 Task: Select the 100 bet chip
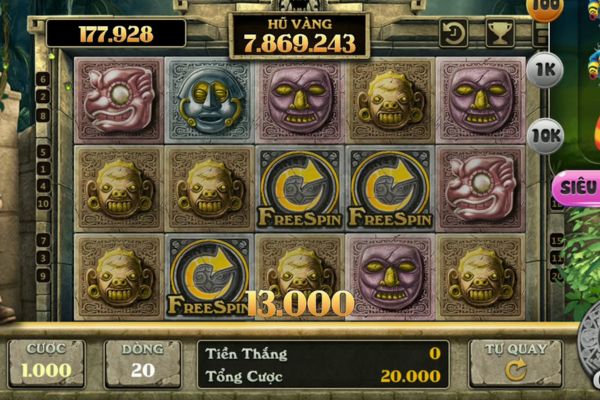[545, 7]
